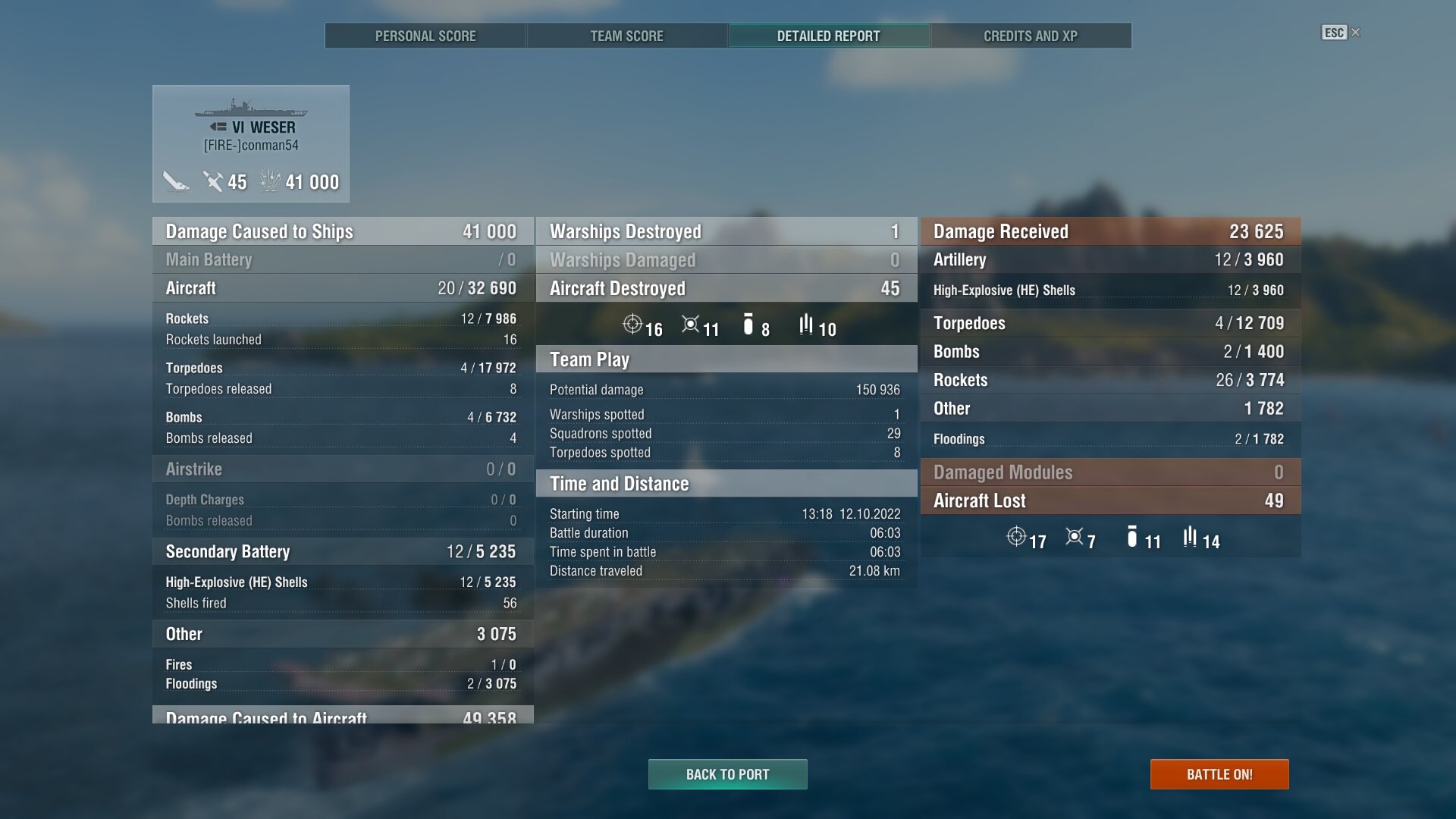The width and height of the screenshot is (1456, 819).
Task: Select the Detailed Report tab
Action: pyautogui.click(x=828, y=36)
